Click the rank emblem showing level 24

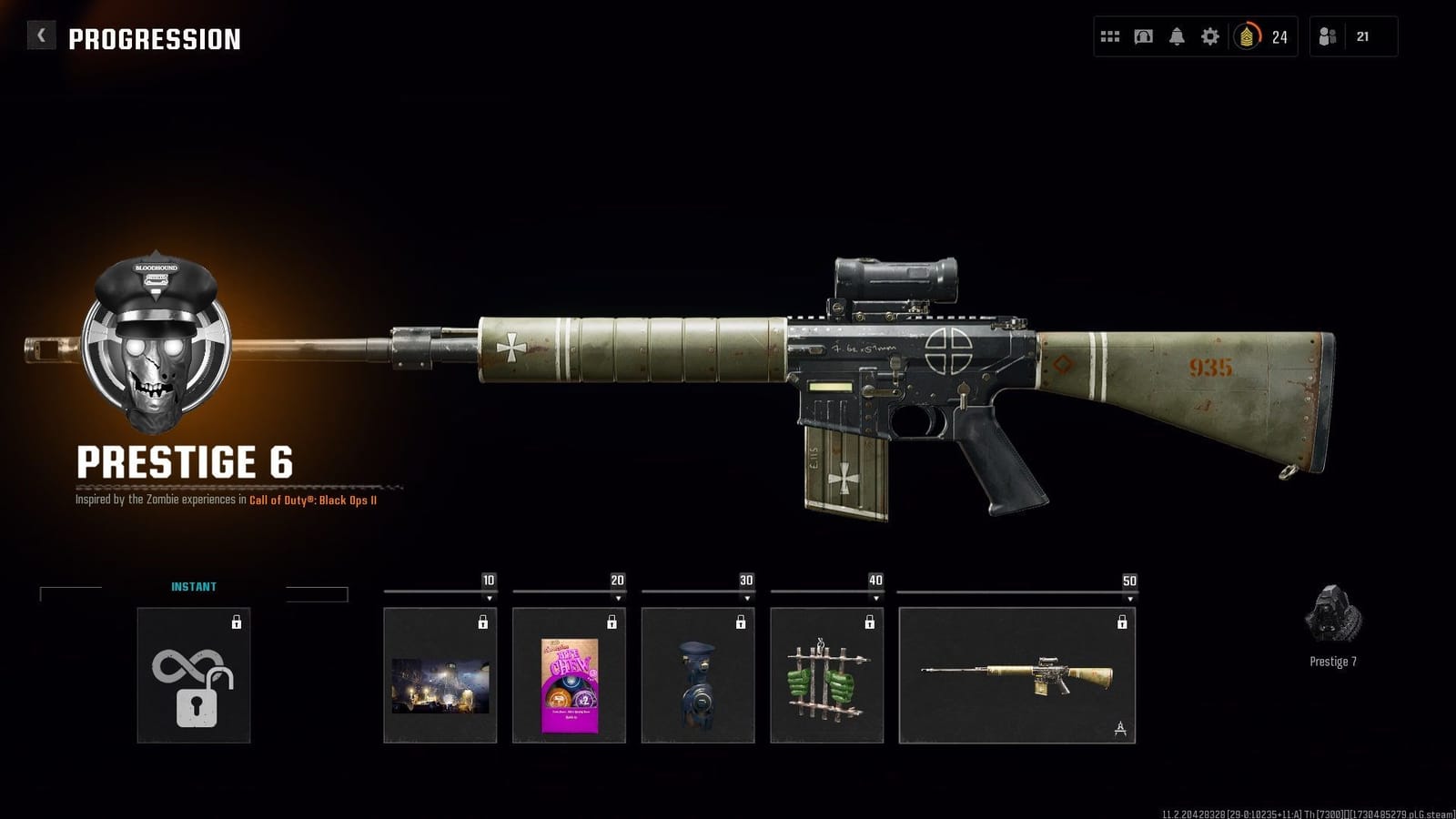[x=1246, y=36]
